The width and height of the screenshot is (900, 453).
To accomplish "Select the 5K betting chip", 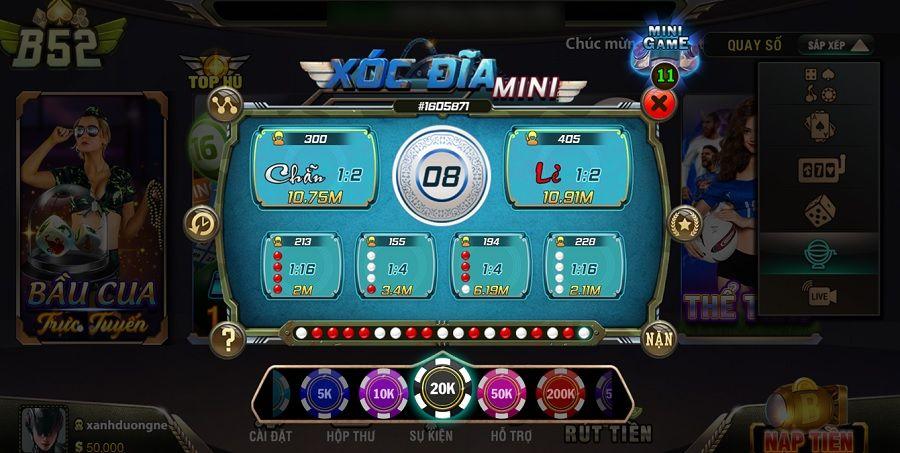I will (325, 394).
